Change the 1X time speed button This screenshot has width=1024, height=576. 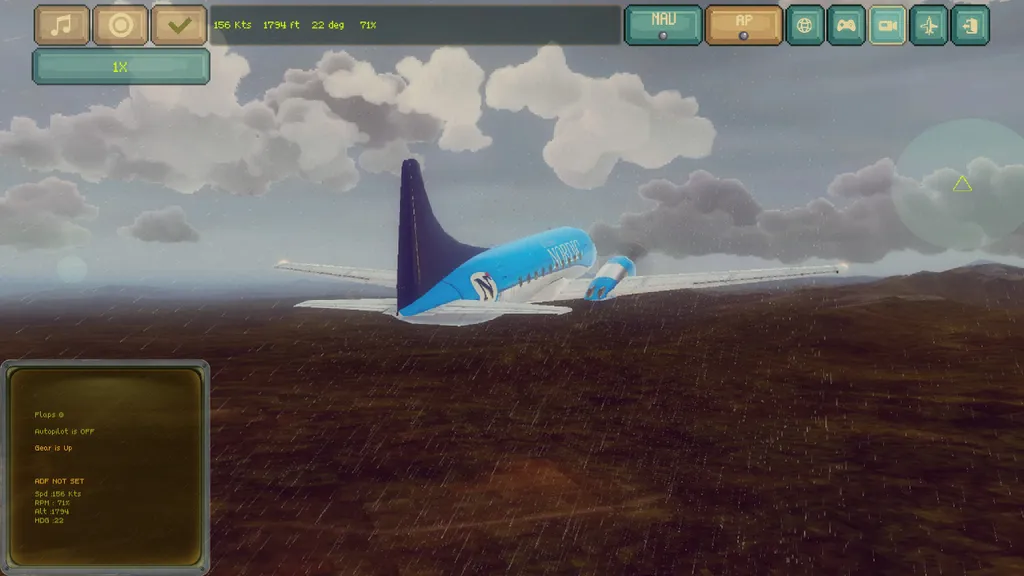click(x=121, y=66)
